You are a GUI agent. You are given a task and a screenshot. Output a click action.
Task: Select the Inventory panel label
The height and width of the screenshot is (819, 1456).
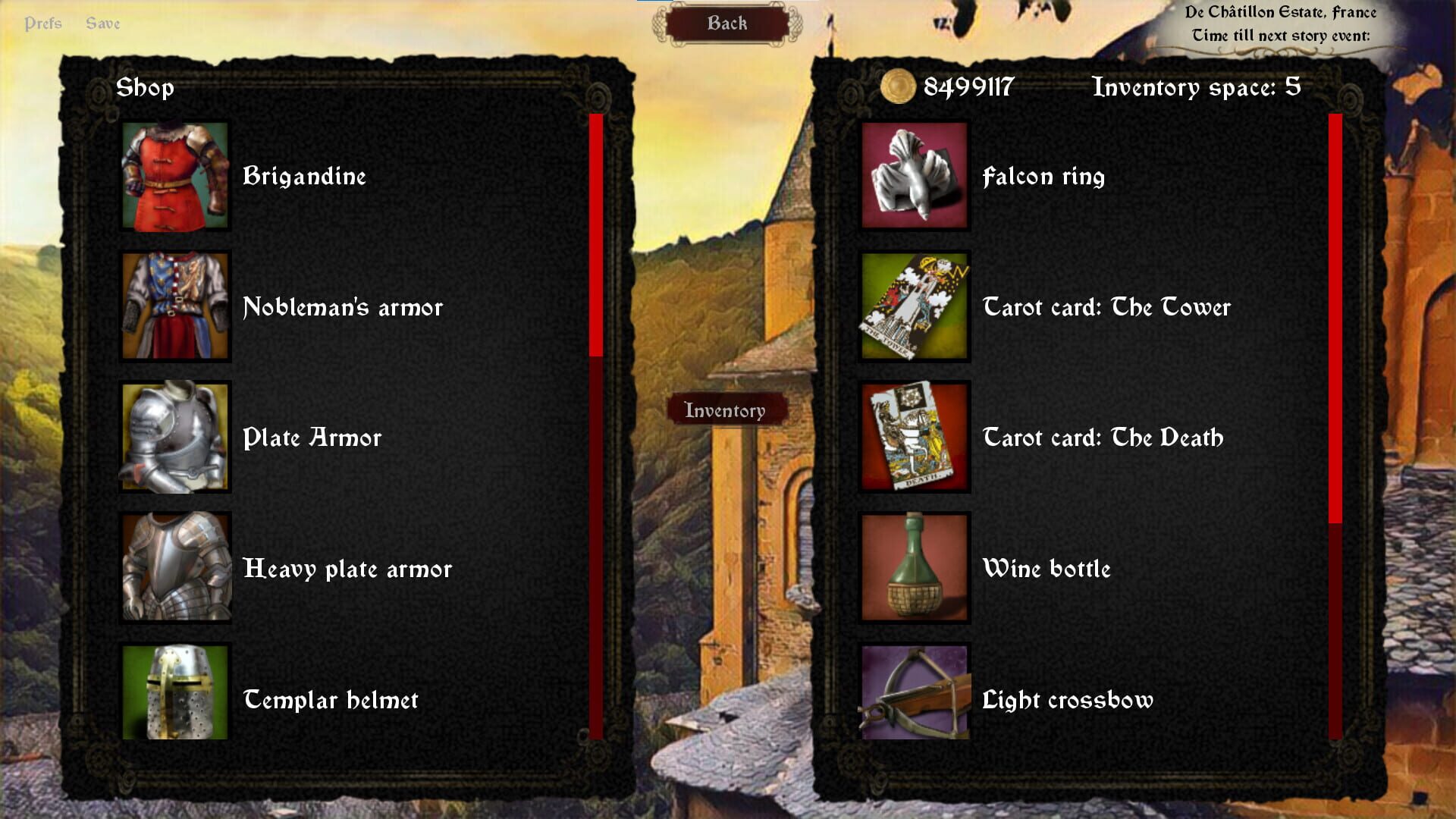(726, 410)
